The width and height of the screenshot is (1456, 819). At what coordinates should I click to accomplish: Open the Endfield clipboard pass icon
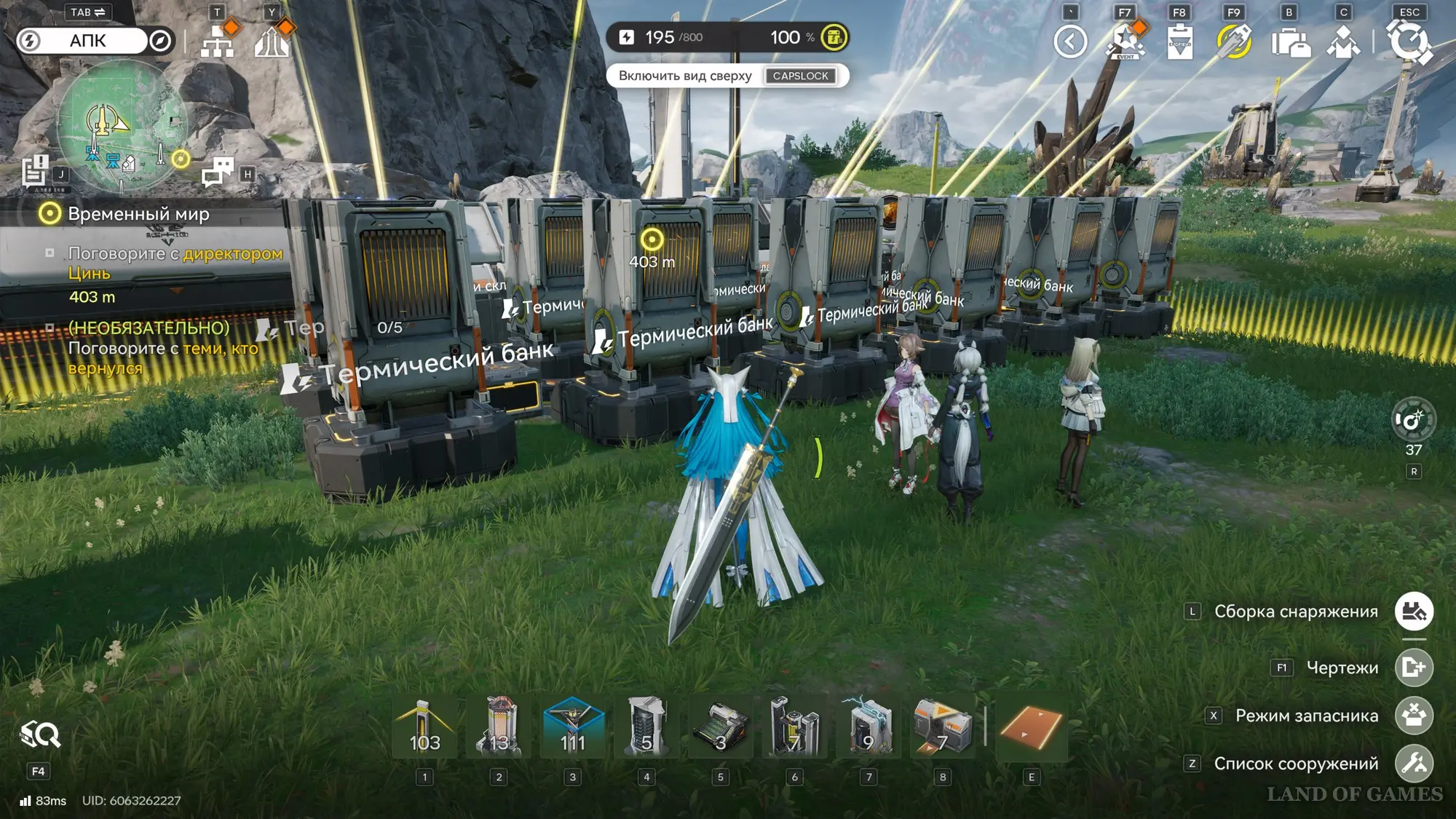(1179, 41)
